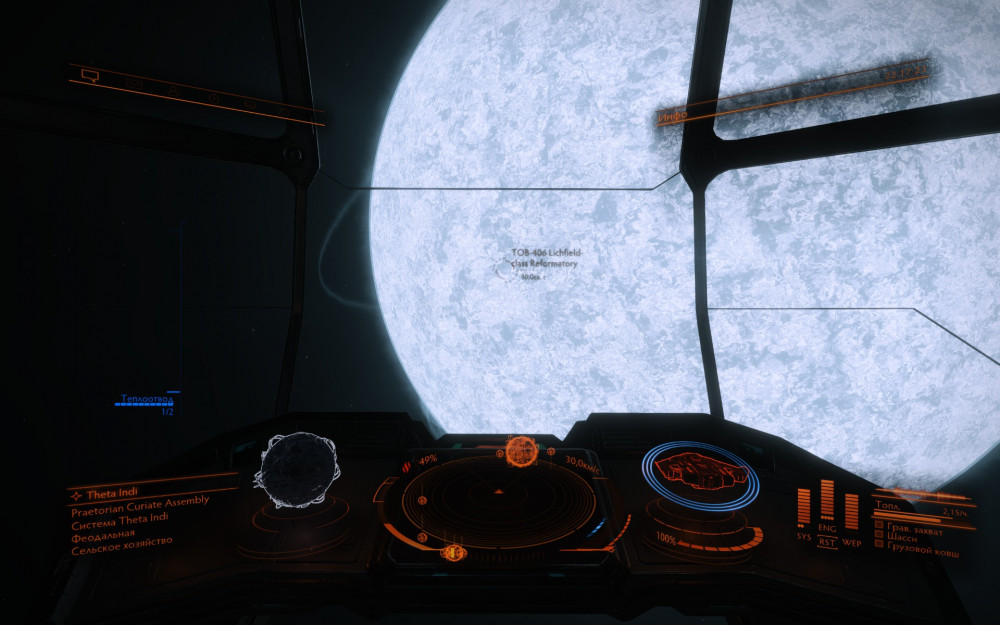Open the comms chat panel icon
Image resolution: width=1000 pixels, height=625 pixels.
point(90,75)
